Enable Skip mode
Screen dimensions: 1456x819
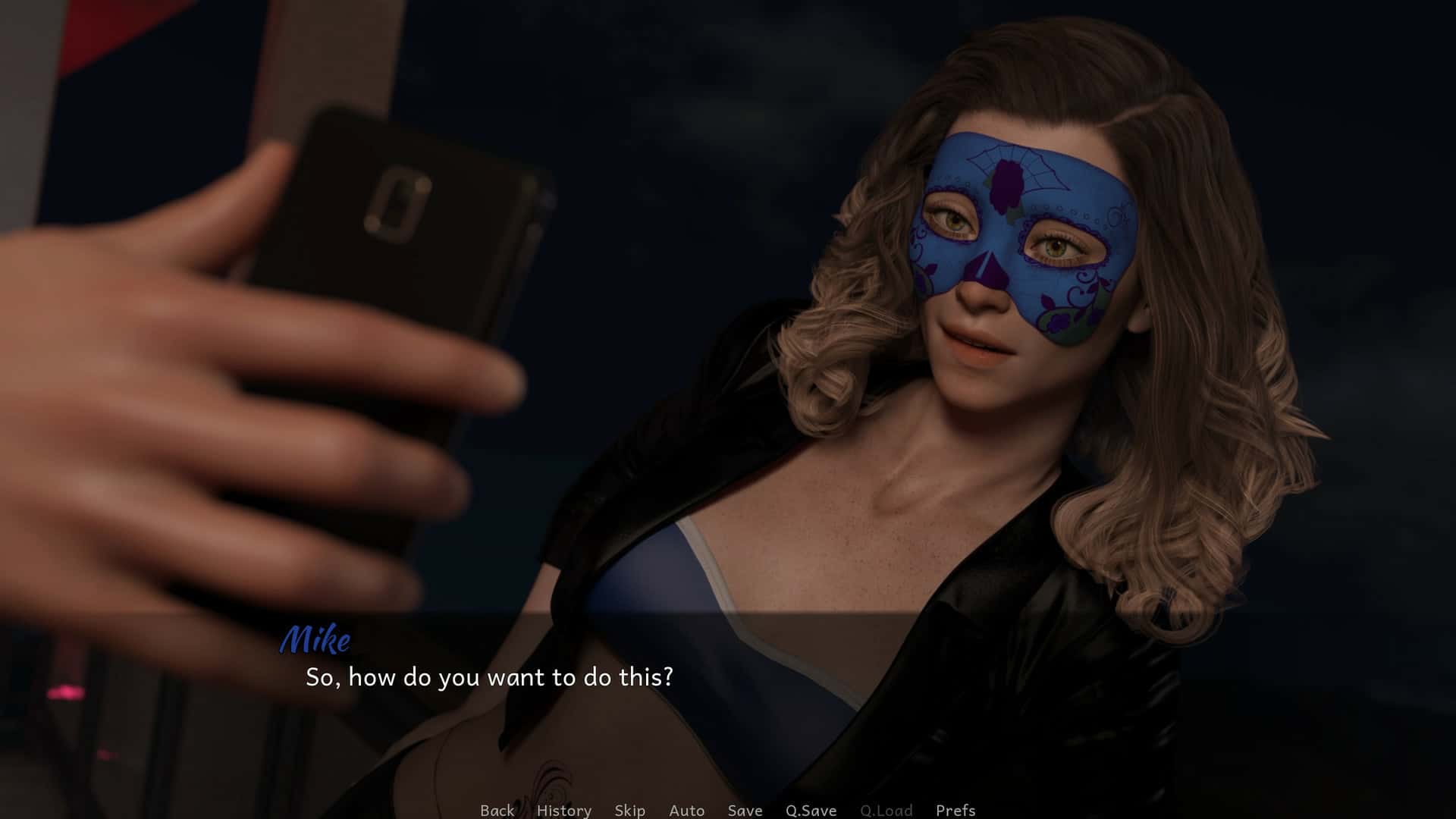click(629, 810)
